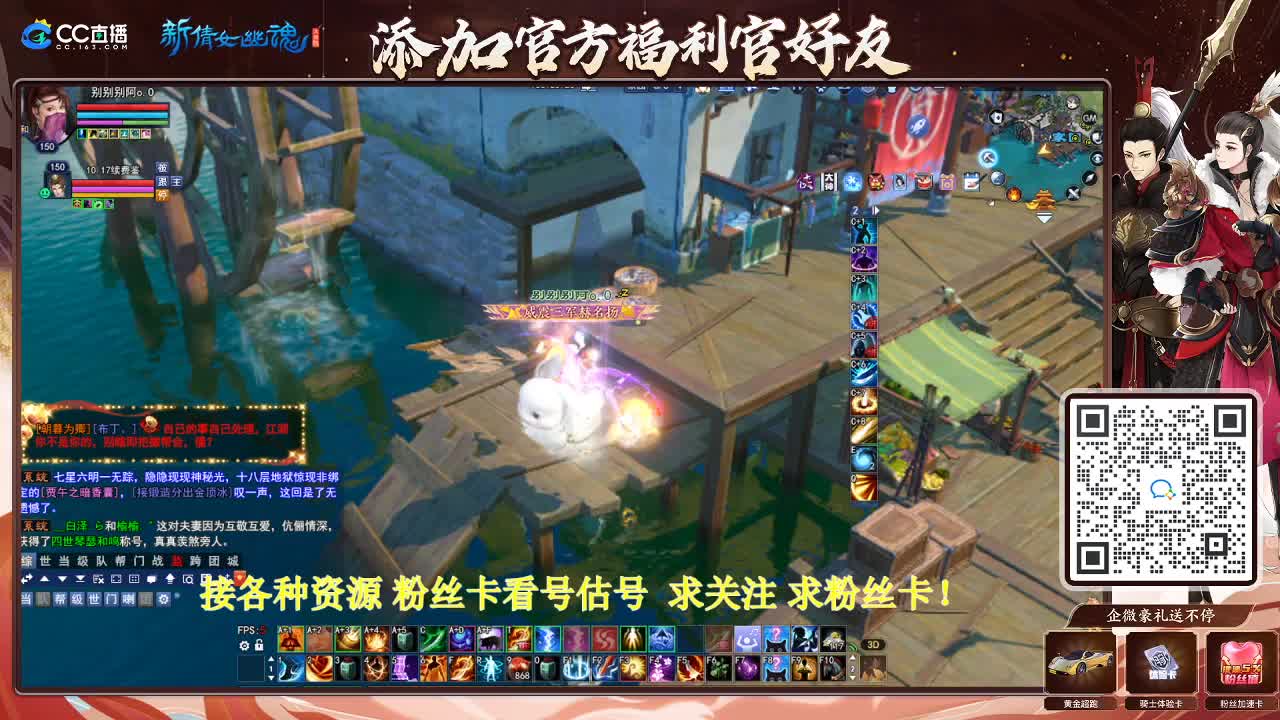
Task: Toggle the lock icon beside the skill bar
Action: 258,645
